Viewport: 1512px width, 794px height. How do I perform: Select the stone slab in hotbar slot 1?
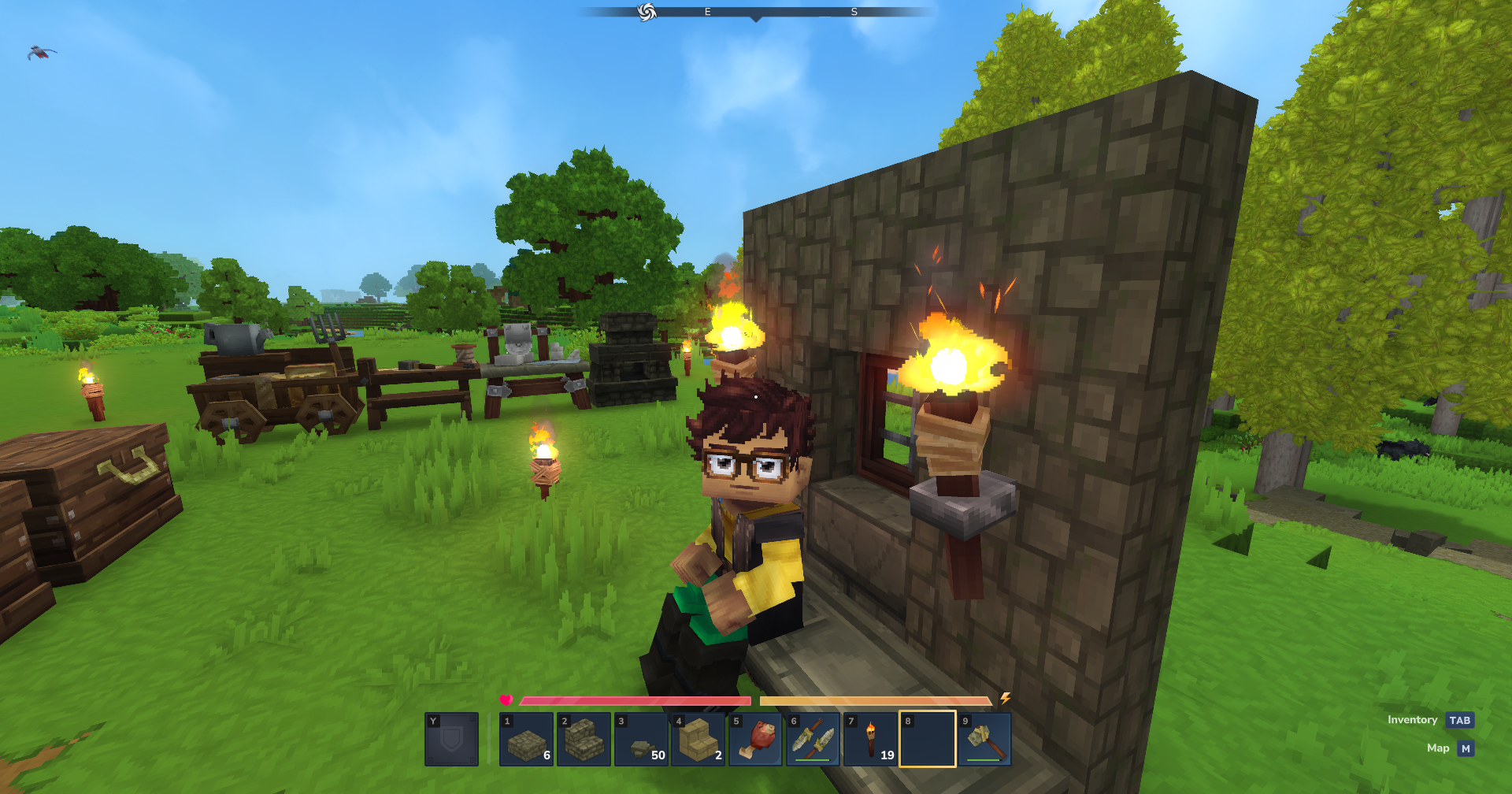526,740
